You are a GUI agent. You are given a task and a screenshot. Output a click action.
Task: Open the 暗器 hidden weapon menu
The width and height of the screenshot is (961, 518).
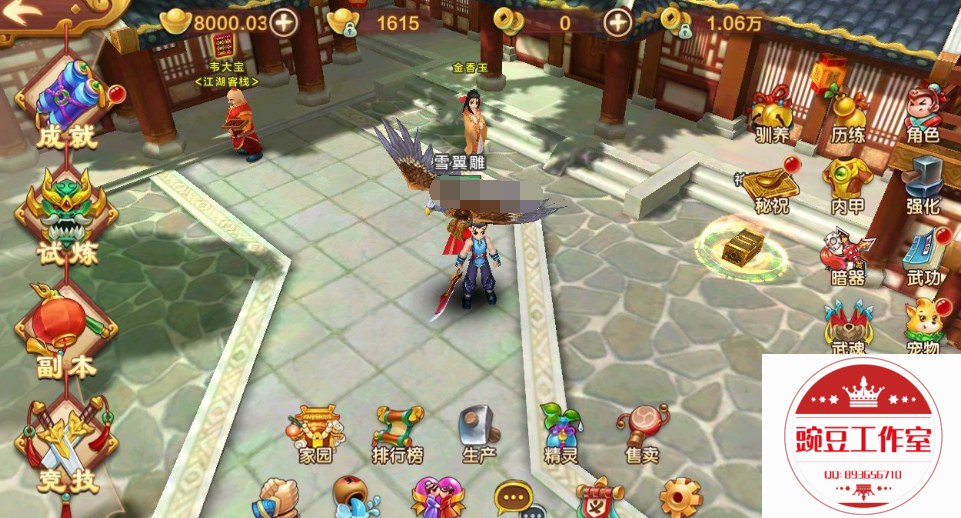coord(847,257)
